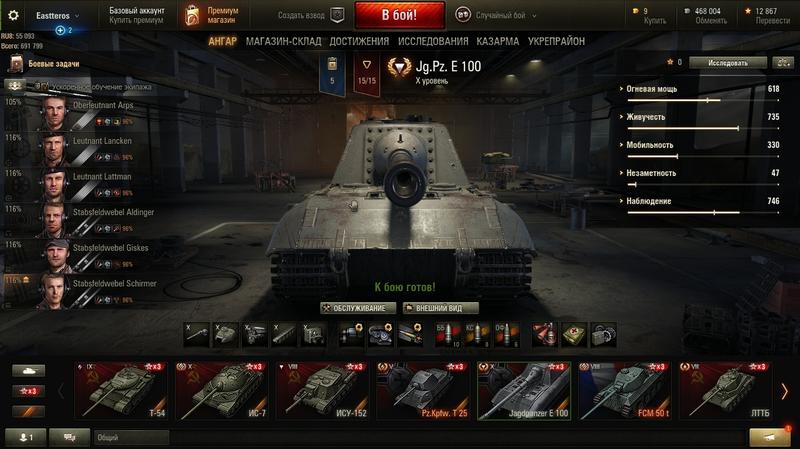800x449 pixels.
Task: Choose the FCM 50 t tank
Action: click(x=624, y=389)
